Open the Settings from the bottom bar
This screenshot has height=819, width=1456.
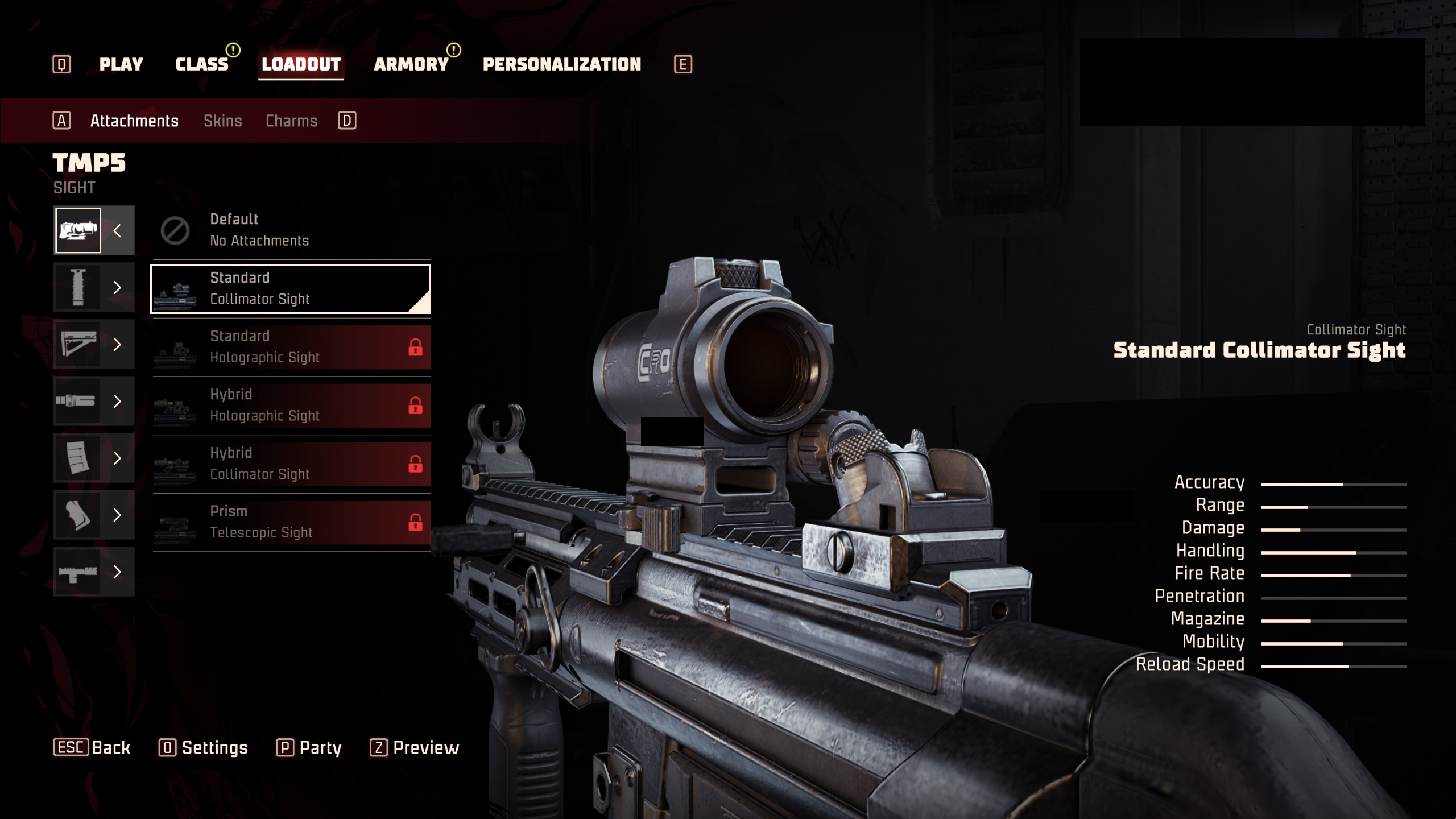tap(204, 747)
